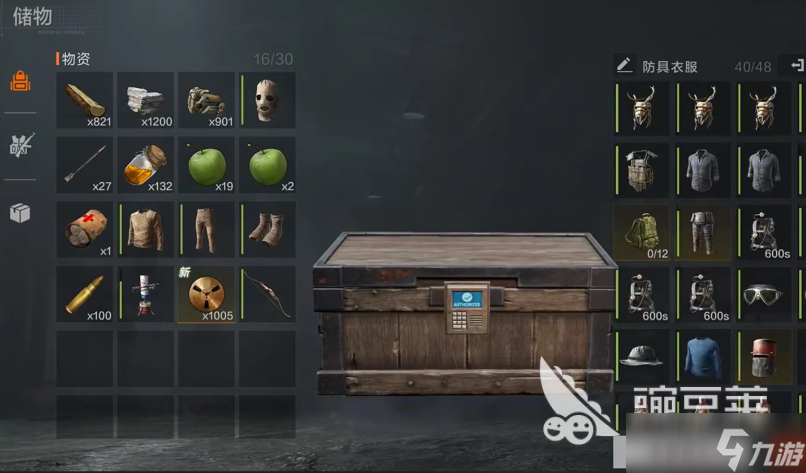Image resolution: width=806 pixels, height=473 pixels.
Task: Select the brown boots slot
Action: point(268,230)
